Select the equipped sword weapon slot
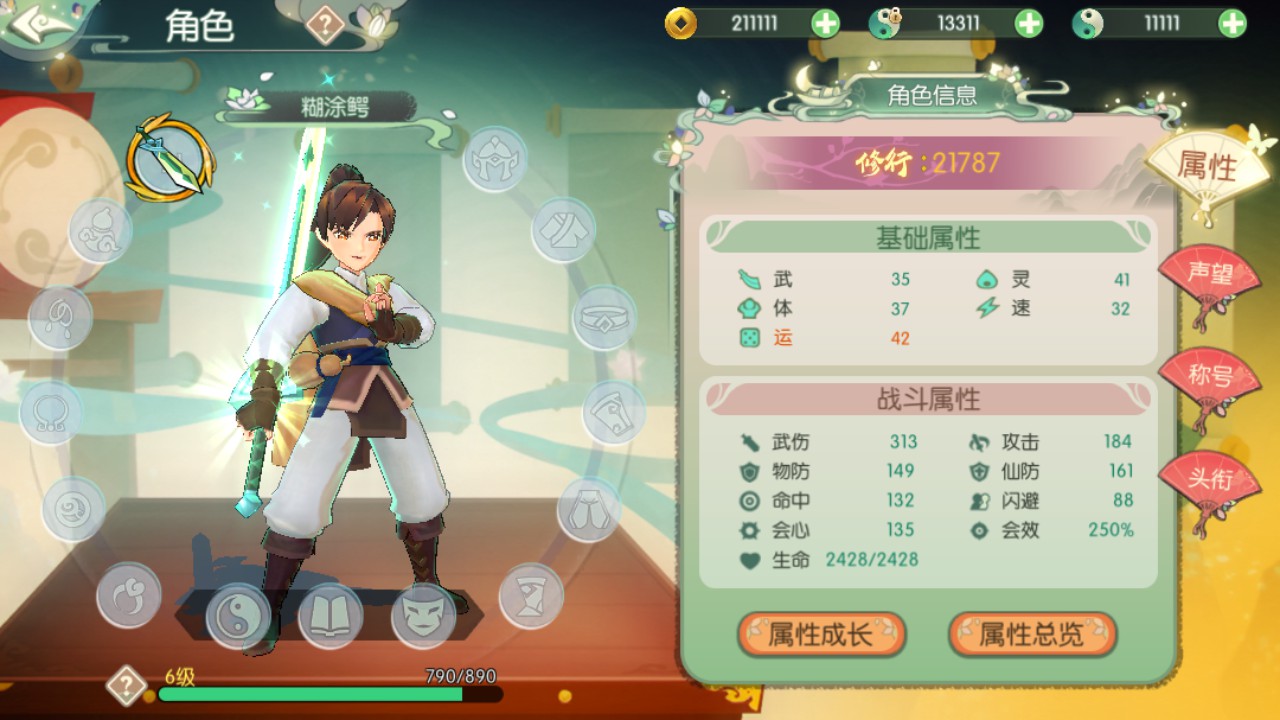Image resolution: width=1280 pixels, height=720 pixels. click(x=169, y=158)
